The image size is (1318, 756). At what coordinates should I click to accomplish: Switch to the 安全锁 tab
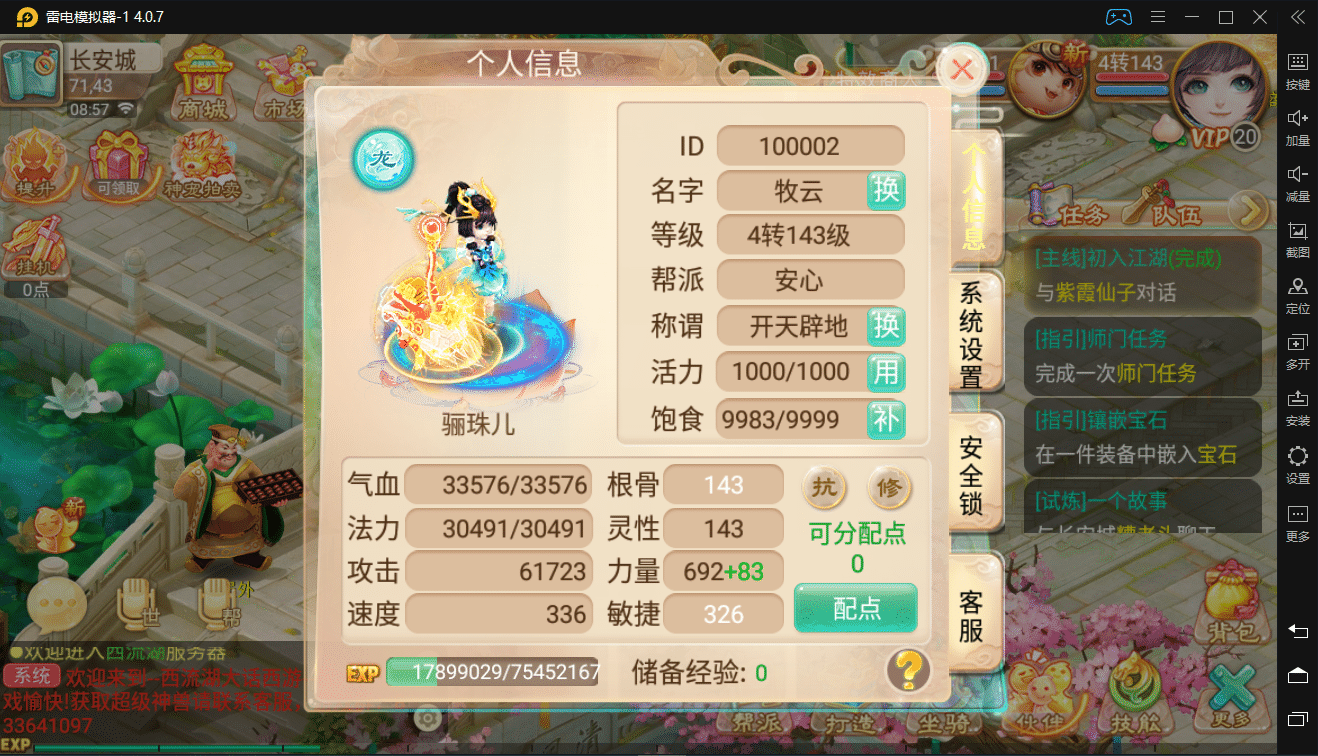(x=971, y=475)
